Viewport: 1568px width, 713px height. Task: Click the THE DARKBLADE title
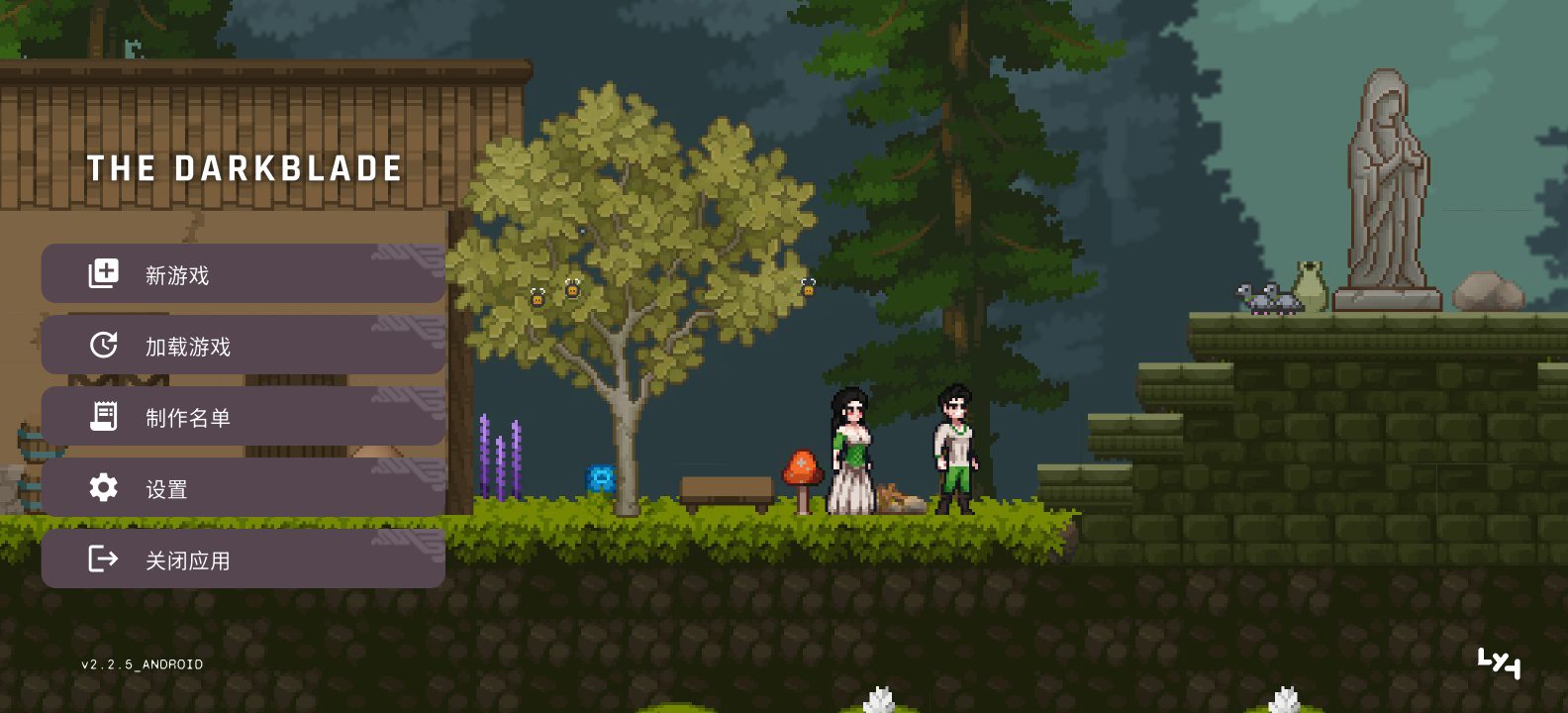[245, 168]
